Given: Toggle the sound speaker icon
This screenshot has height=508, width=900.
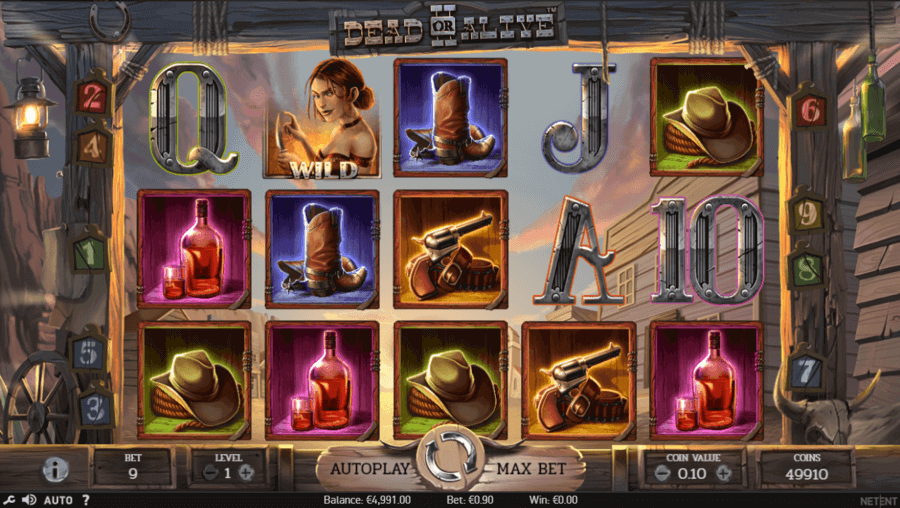Looking at the screenshot, I should tap(29, 500).
